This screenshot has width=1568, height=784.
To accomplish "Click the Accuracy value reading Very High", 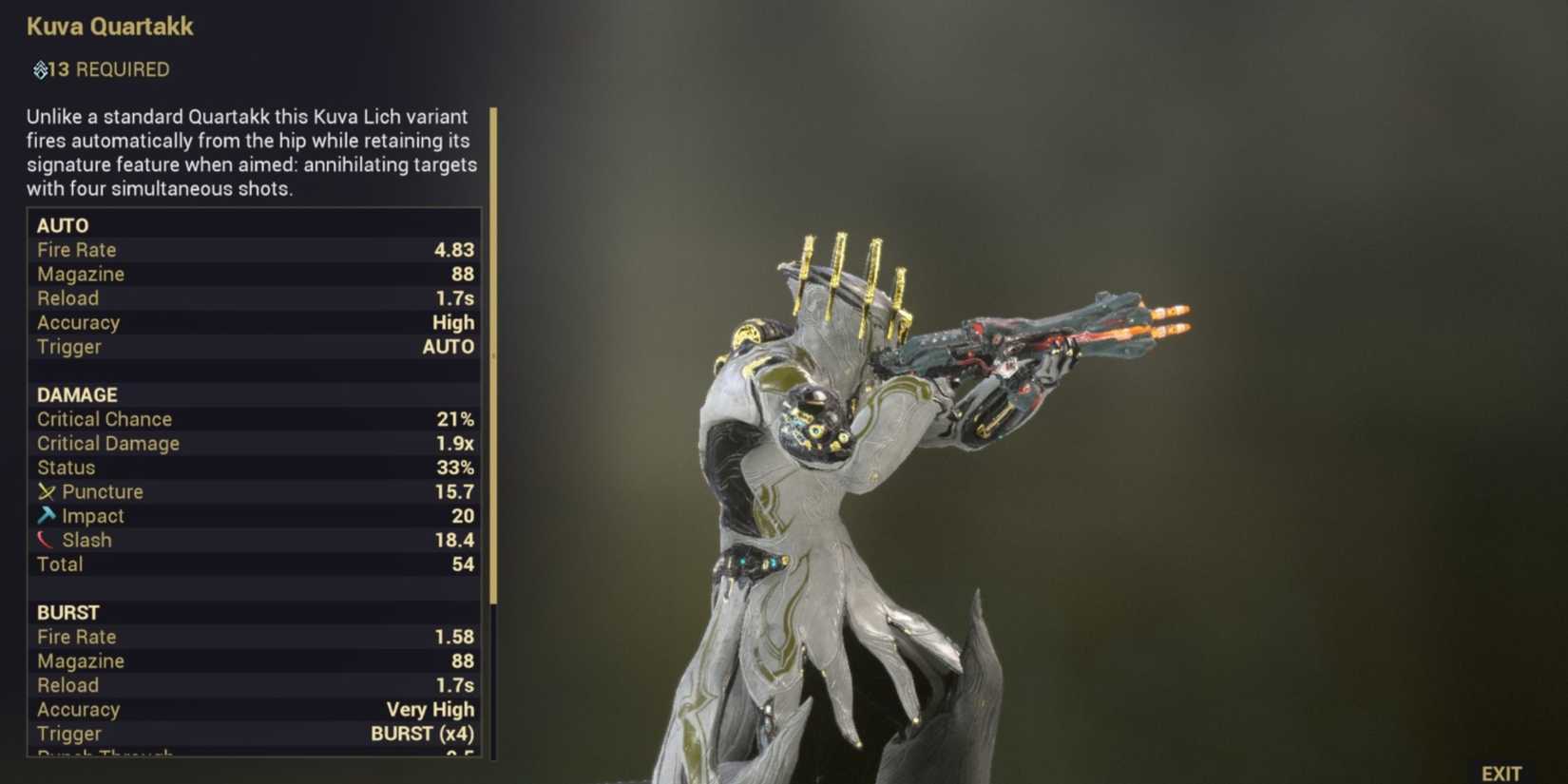I will pyautogui.click(x=430, y=709).
